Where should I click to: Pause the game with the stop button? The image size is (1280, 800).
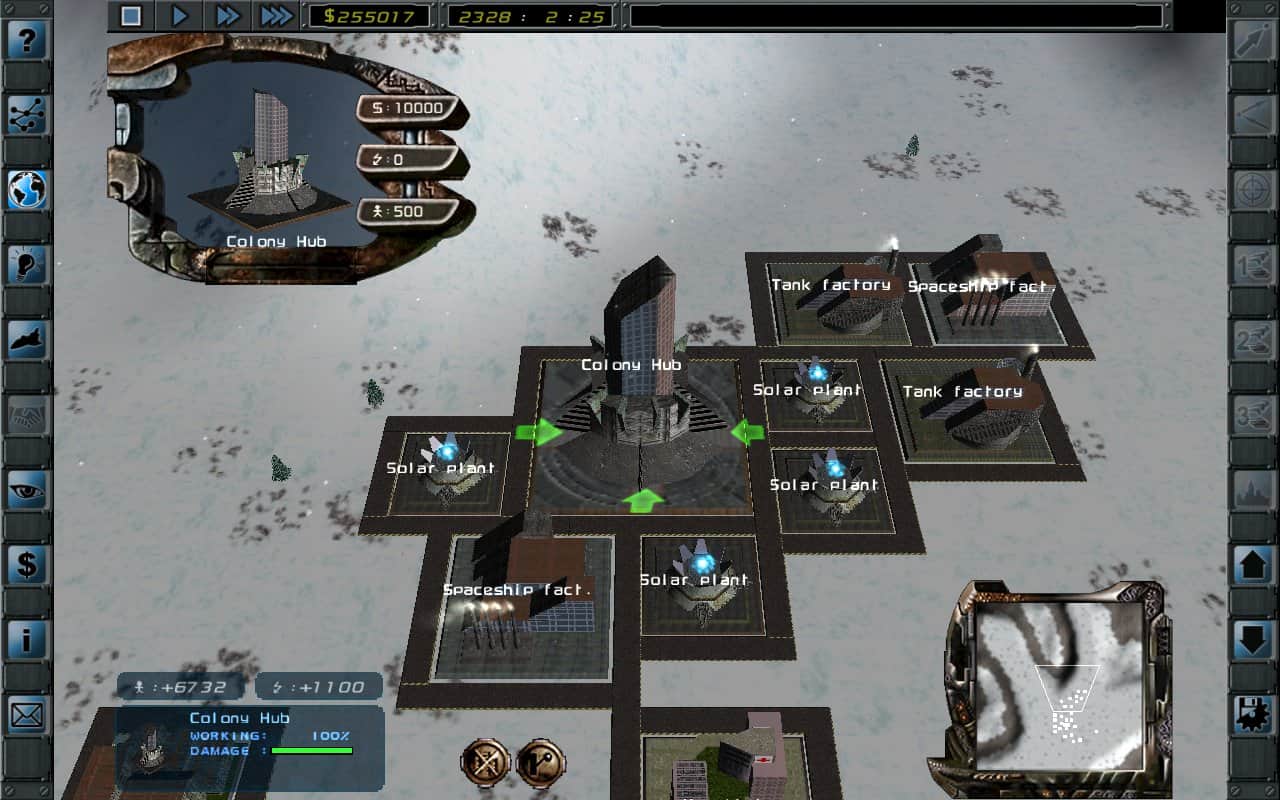131,16
